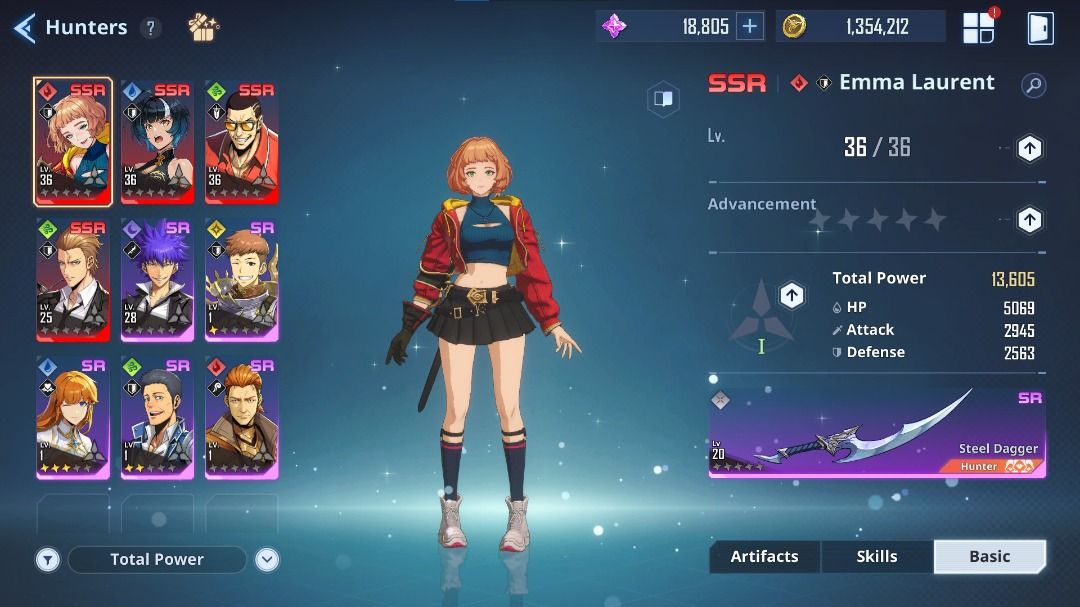Choose the SSR hunter with orange sunglasses
The width and height of the screenshot is (1080, 607).
click(241, 142)
